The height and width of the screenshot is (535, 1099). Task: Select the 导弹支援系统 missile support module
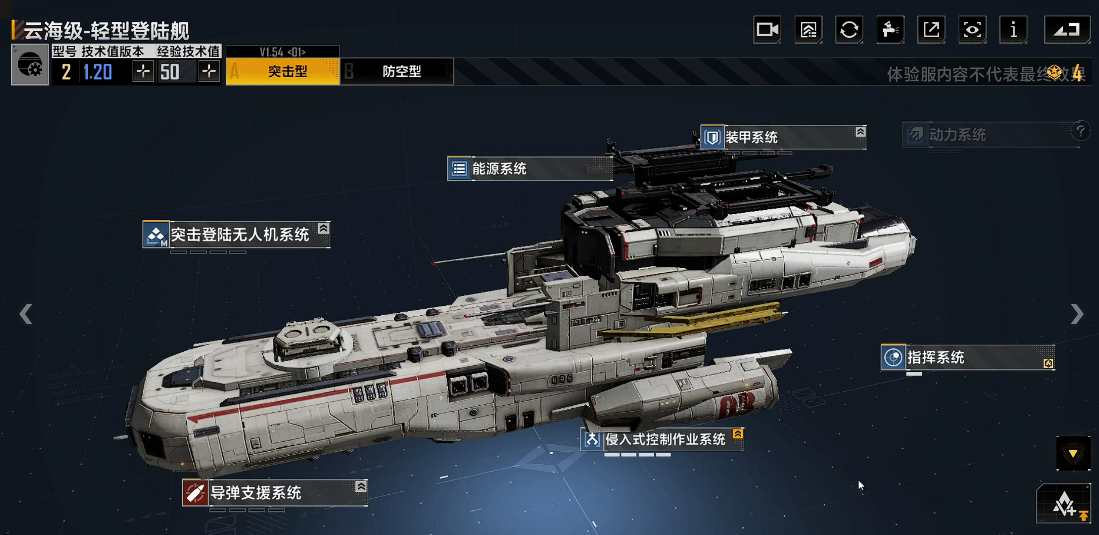tap(274, 493)
